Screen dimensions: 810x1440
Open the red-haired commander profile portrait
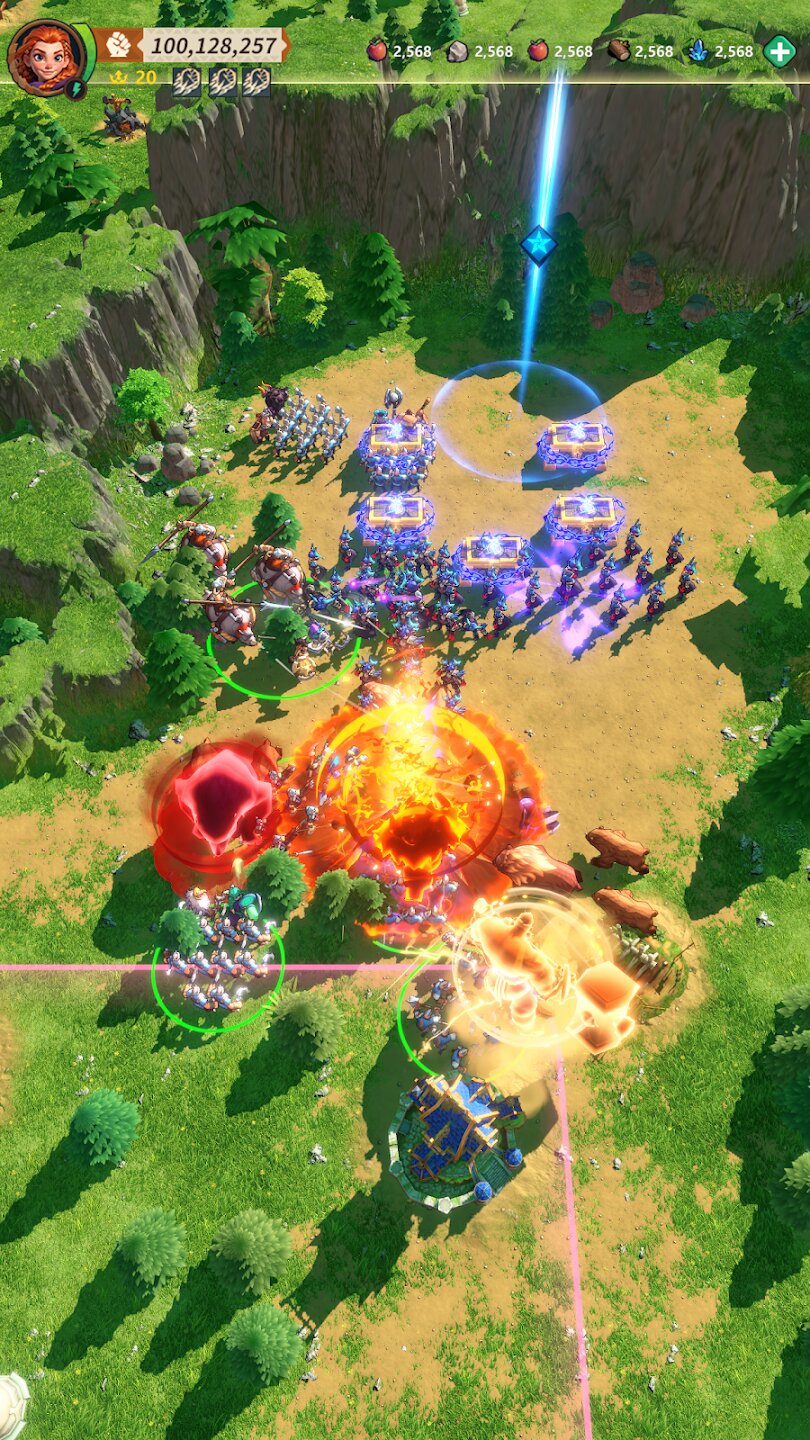pyautogui.click(x=46, y=54)
